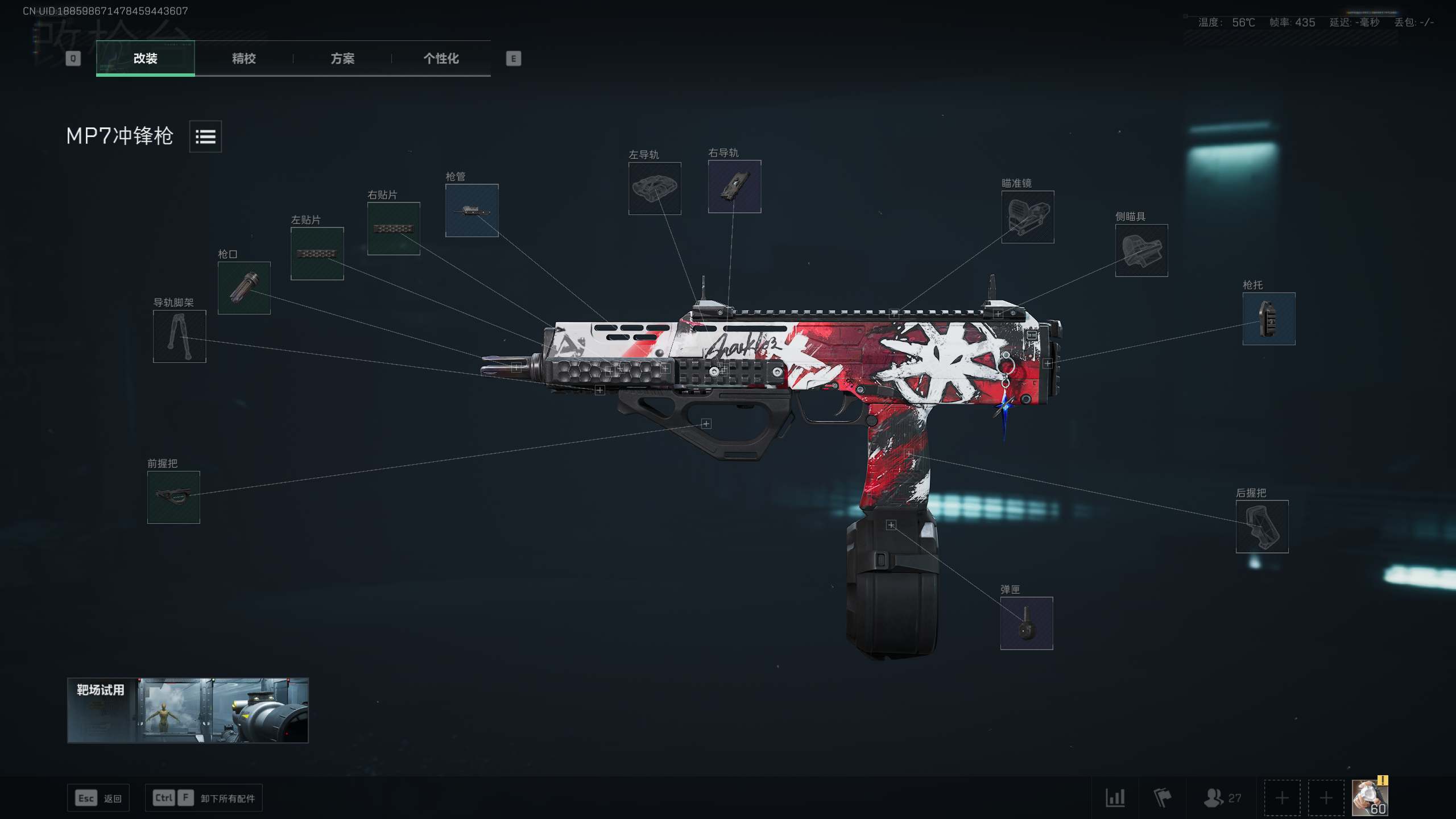
Task: Click the flag icon in the bottom bar
Action: 1160,797
